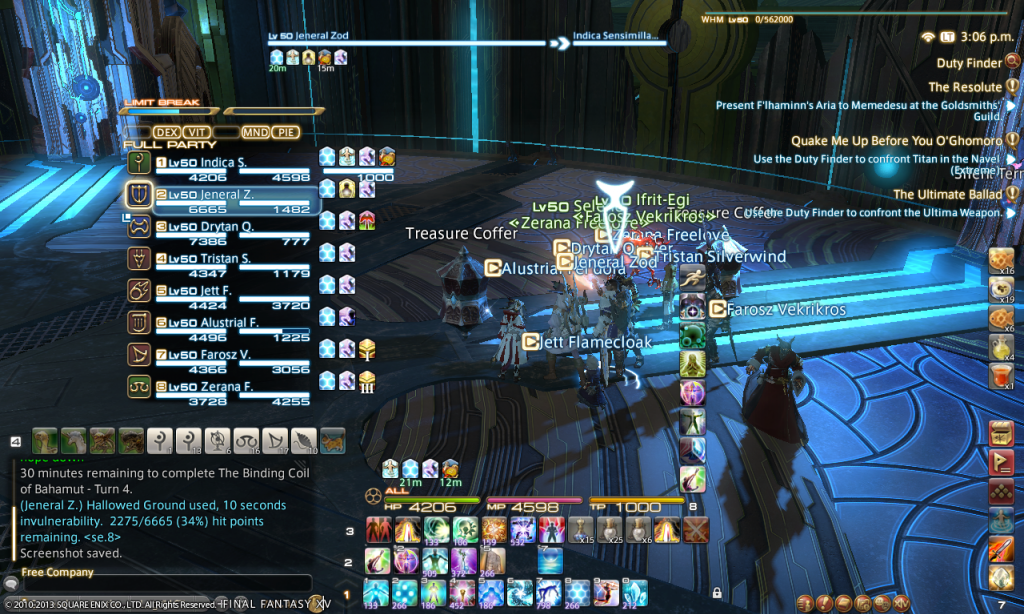
Task: Switch to the Free Company chat tab
Action: pos(57,573)
